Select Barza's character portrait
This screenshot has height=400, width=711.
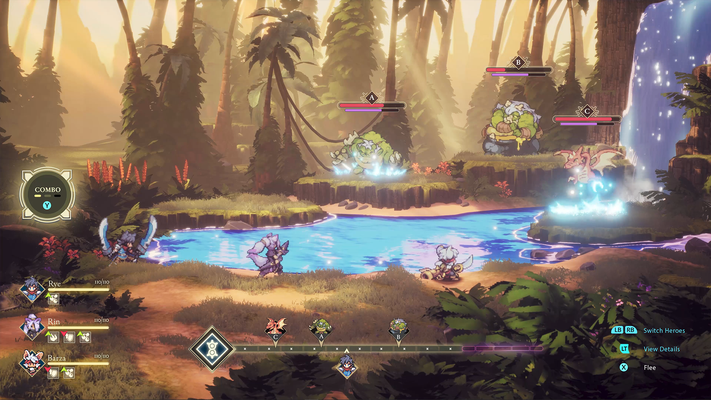pos(32,362)
